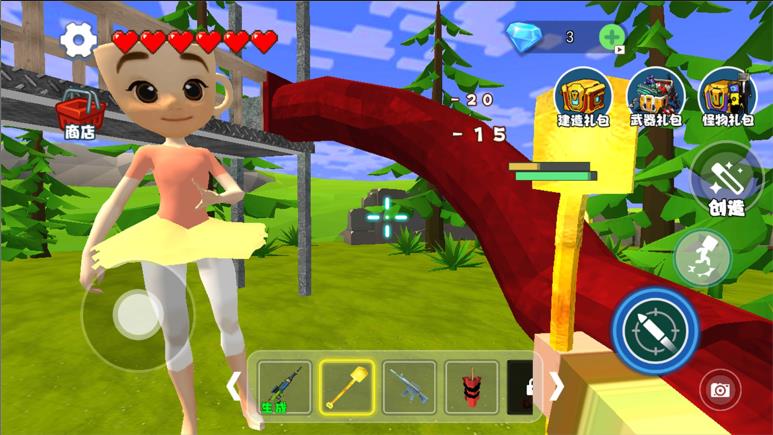The height and width of the screenshot is (435, 773).
Task: Select the red dynamite hotbar slot
Action: (x=471, y=387)
